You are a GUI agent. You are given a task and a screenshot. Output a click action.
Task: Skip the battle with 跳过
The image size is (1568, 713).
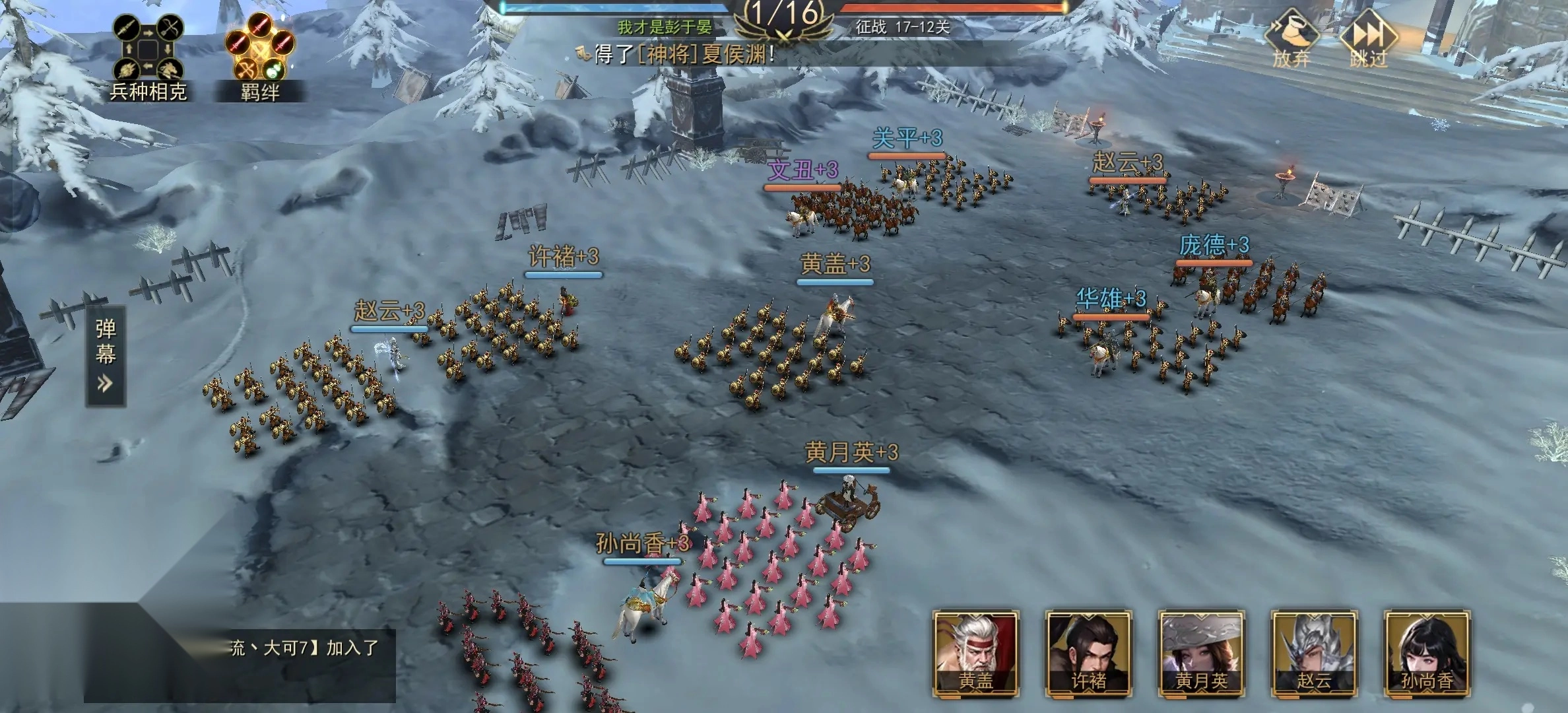point(1368,38)
